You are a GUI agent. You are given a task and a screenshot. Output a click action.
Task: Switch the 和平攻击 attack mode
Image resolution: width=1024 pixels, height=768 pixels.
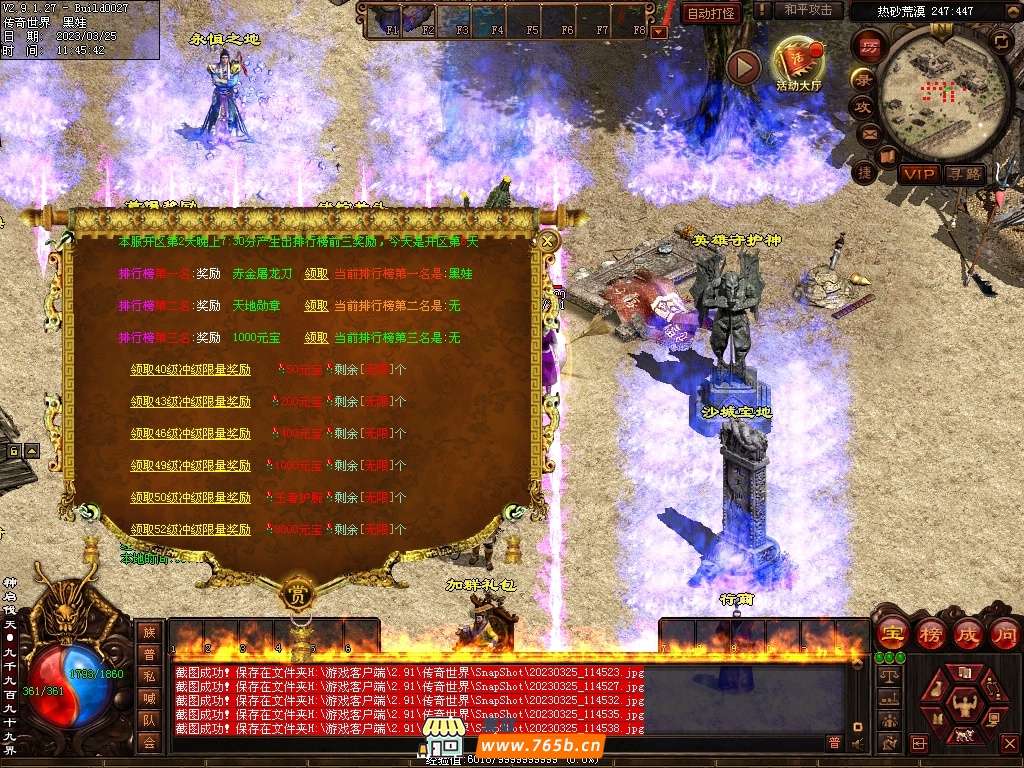808,10
